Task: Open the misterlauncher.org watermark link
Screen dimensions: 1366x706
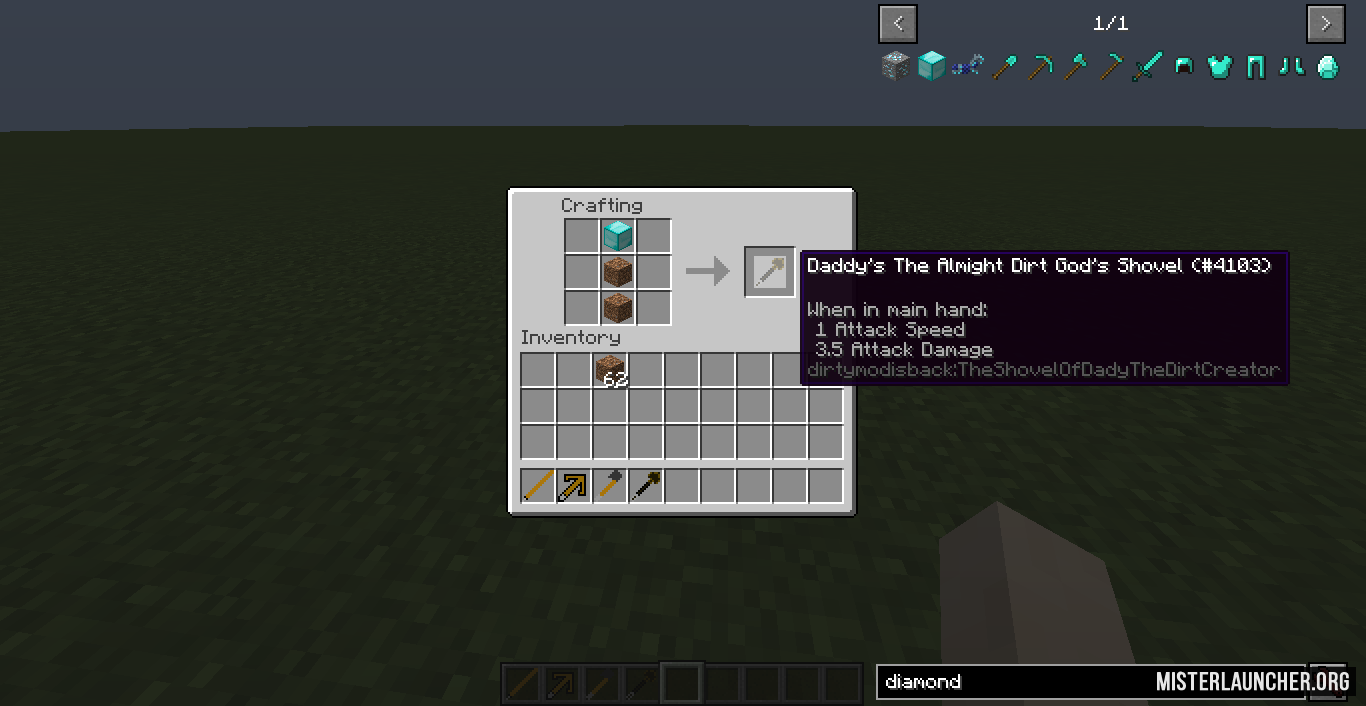Action: coord(1252,682)
